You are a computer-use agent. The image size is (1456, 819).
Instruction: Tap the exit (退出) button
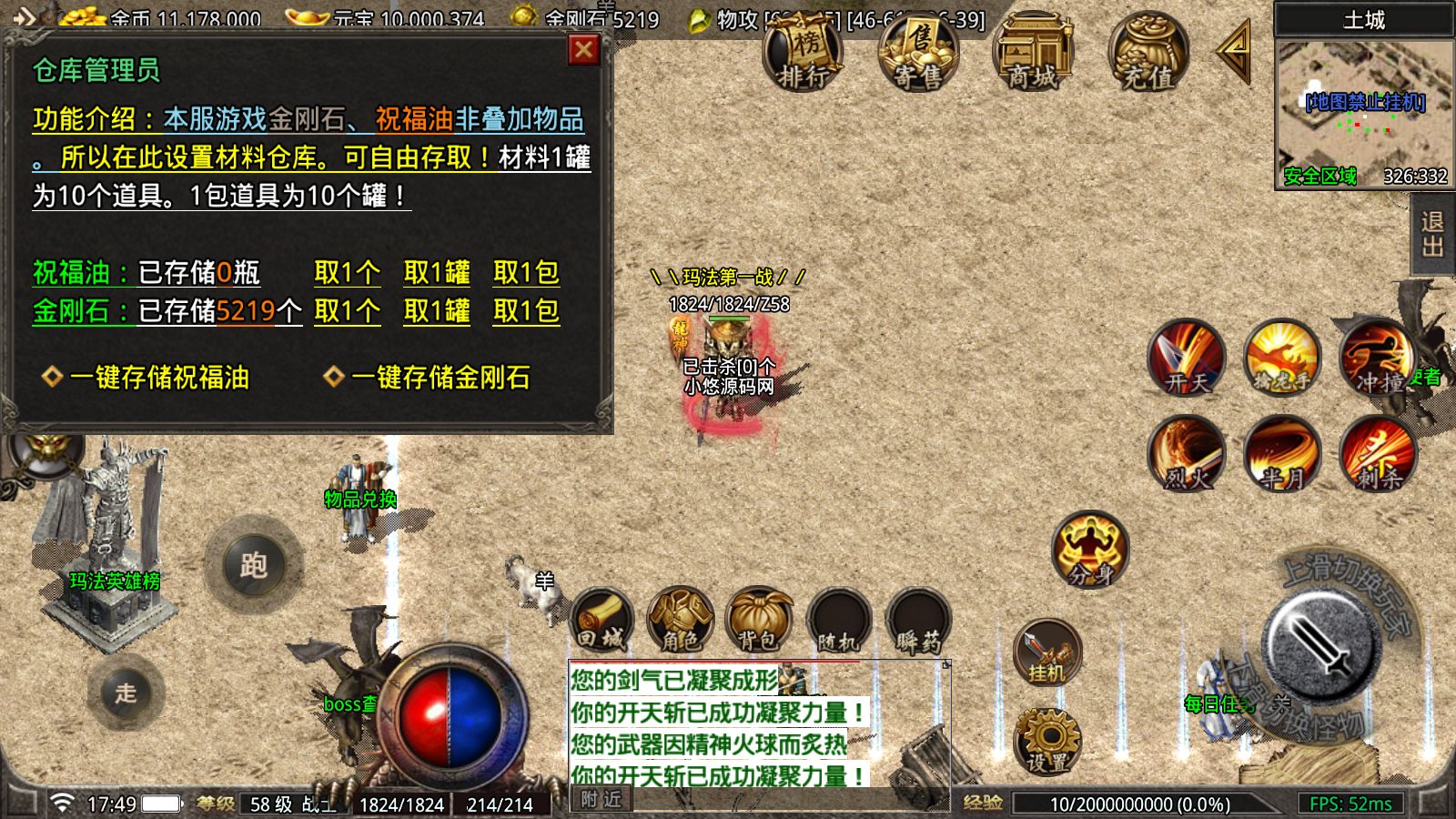[x=1432, y=235]
